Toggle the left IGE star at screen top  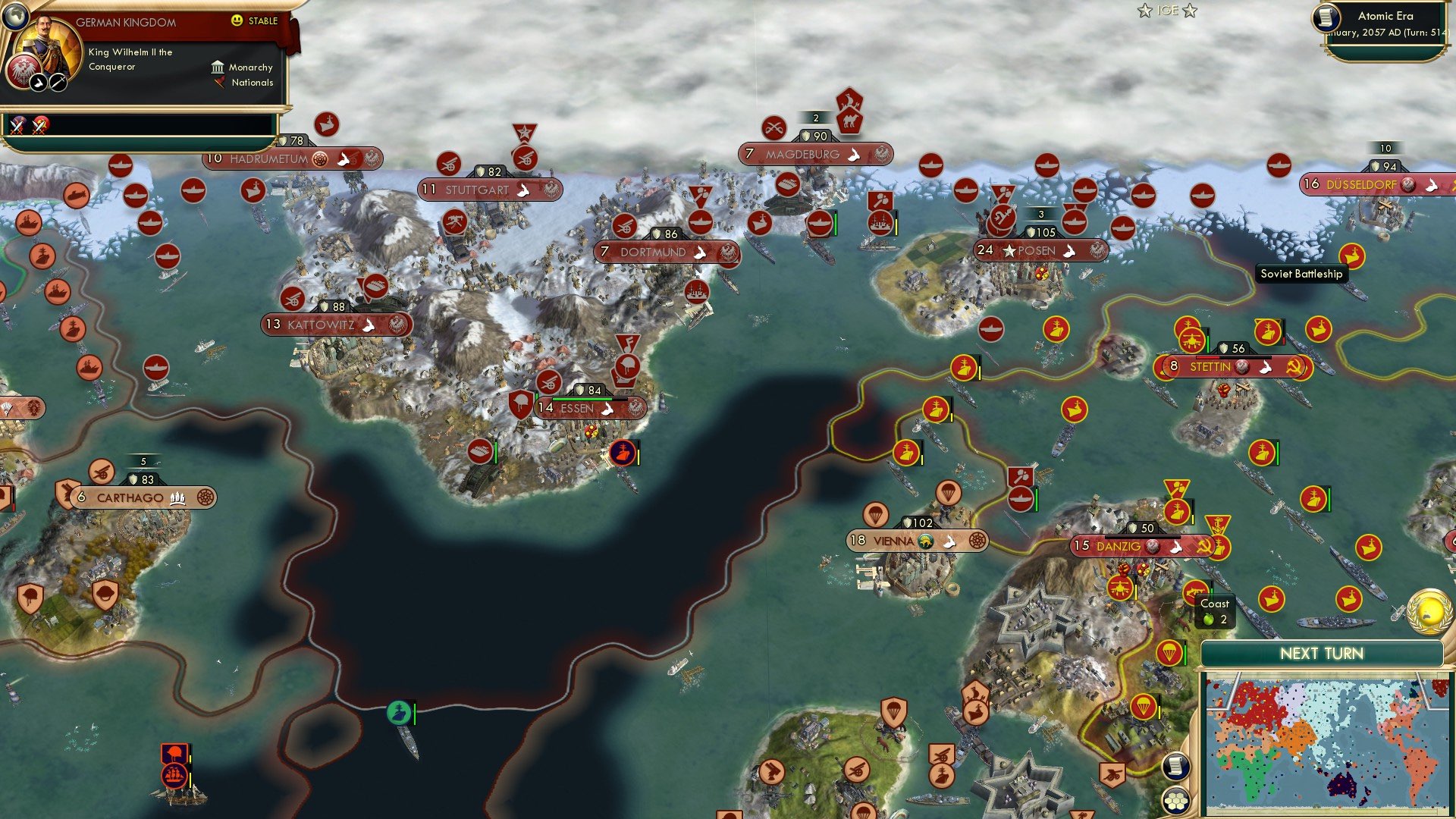1143,11
